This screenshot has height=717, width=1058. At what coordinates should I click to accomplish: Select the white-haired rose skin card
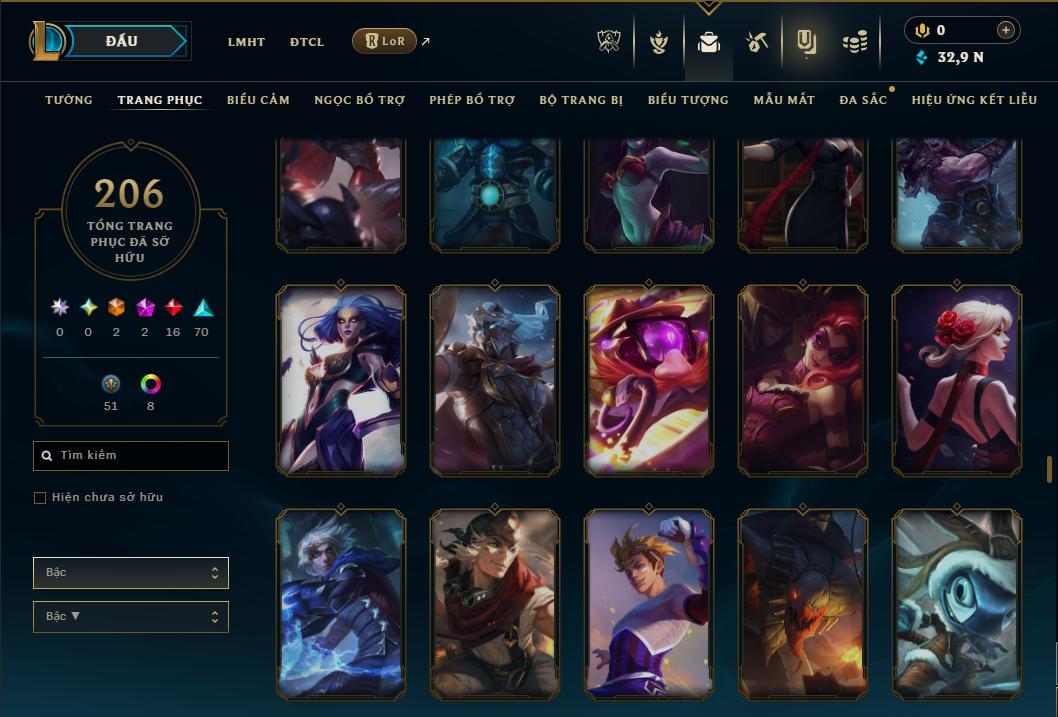tap(957, 380)
